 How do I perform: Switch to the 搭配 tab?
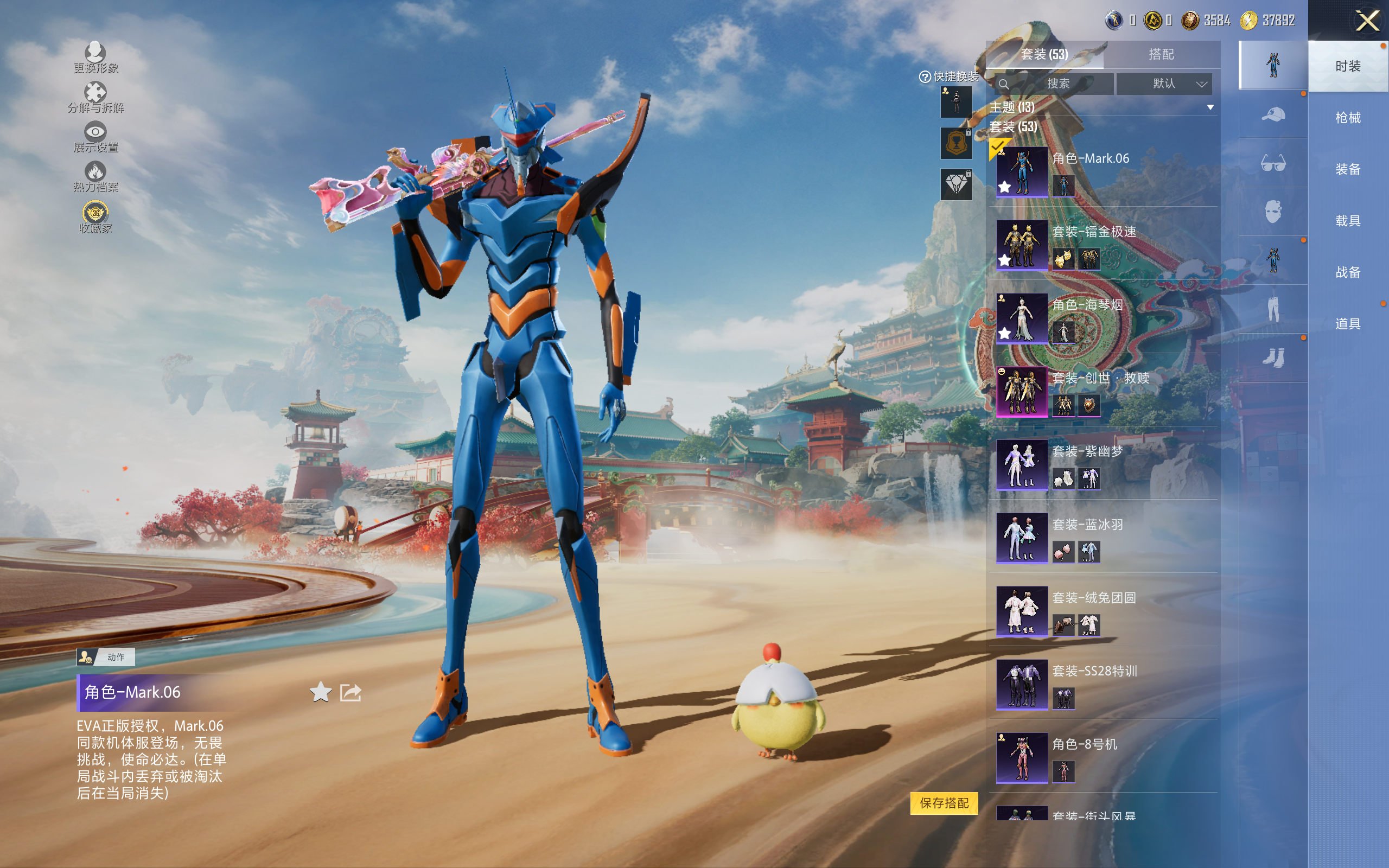[1161, 55]
